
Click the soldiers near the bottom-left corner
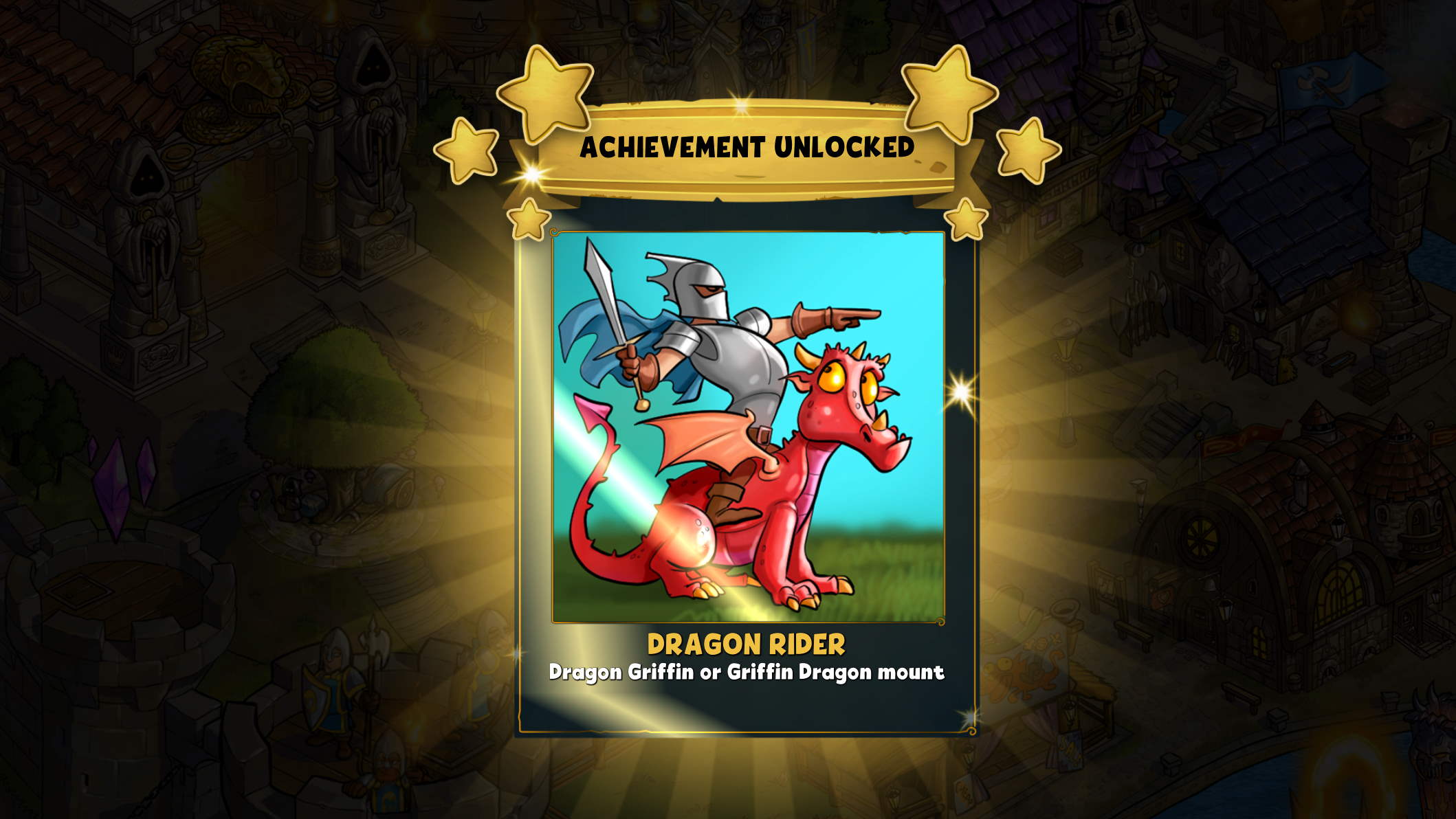(x=337, y=687)
